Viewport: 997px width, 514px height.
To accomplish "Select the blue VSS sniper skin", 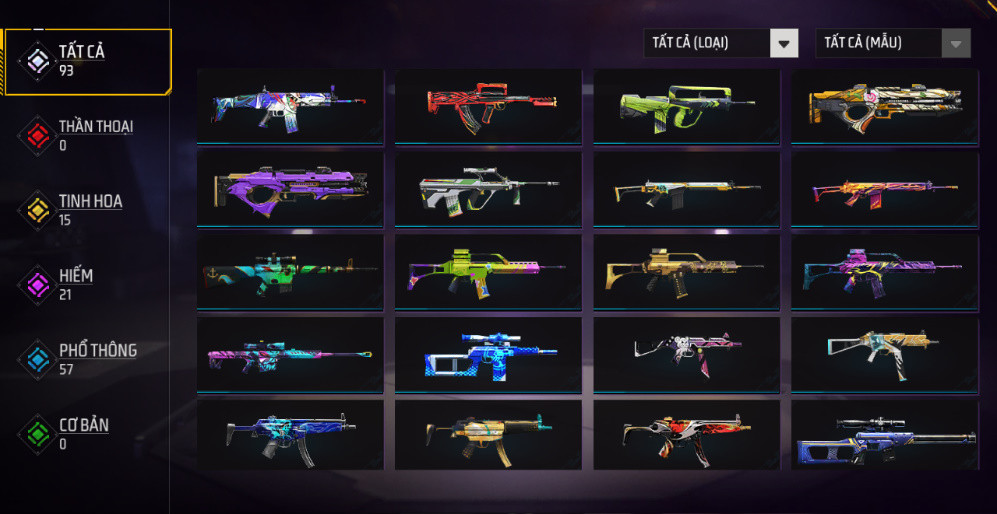I will pyautogui.click(x=884, y=435).
